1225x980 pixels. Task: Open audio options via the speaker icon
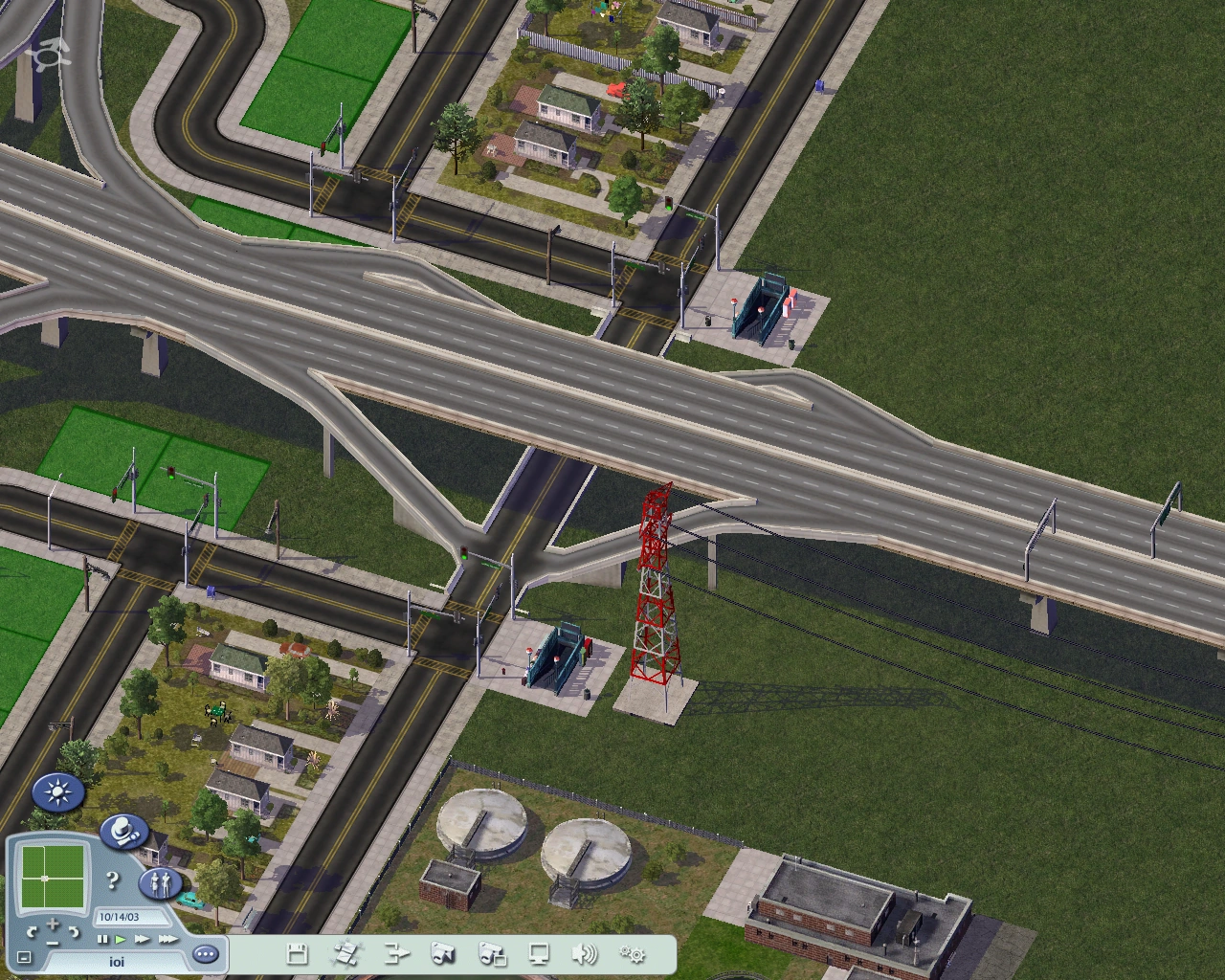585,954
